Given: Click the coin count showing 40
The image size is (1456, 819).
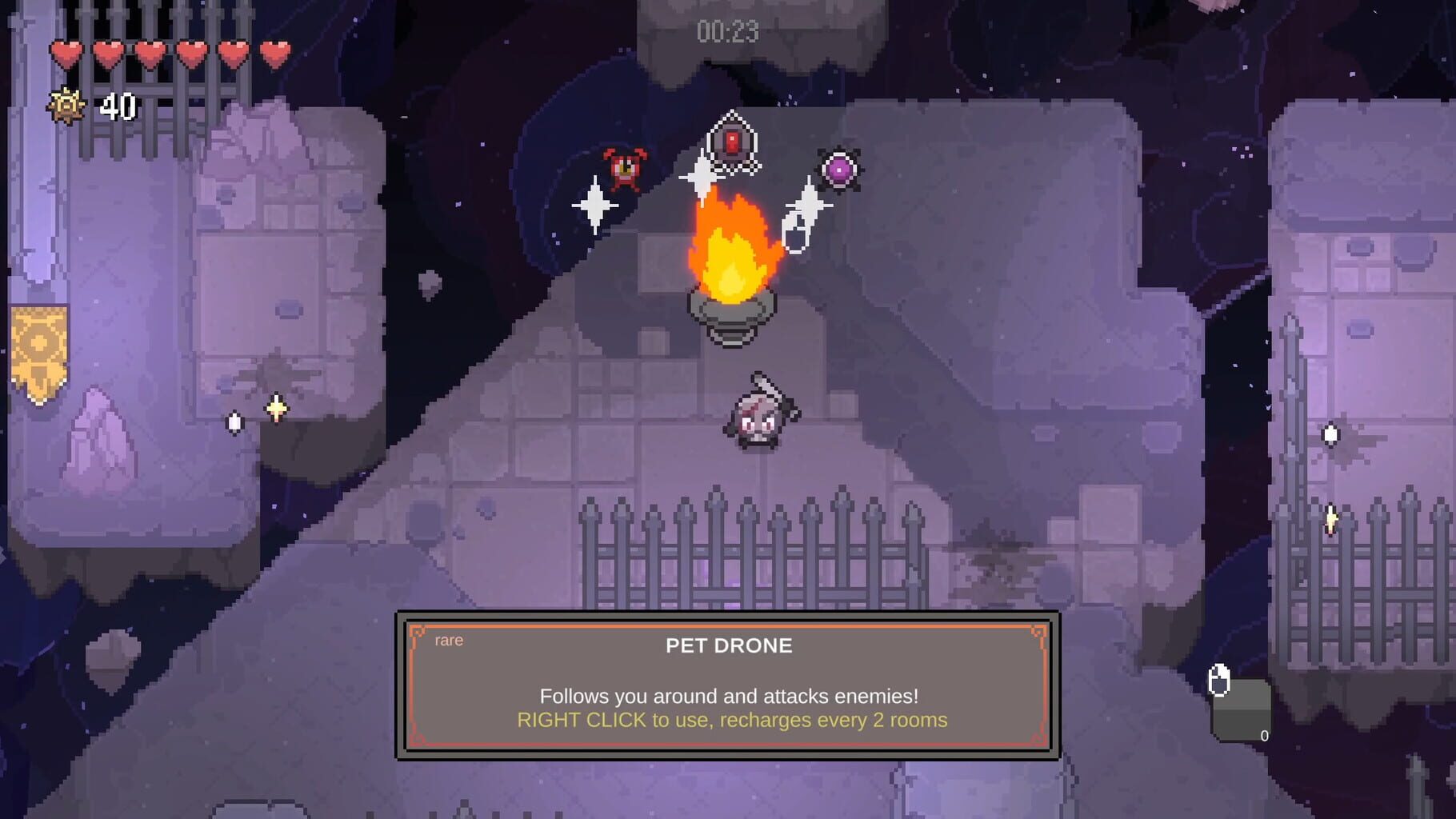Looking at the screenshot, I should (x=118, y=105).
